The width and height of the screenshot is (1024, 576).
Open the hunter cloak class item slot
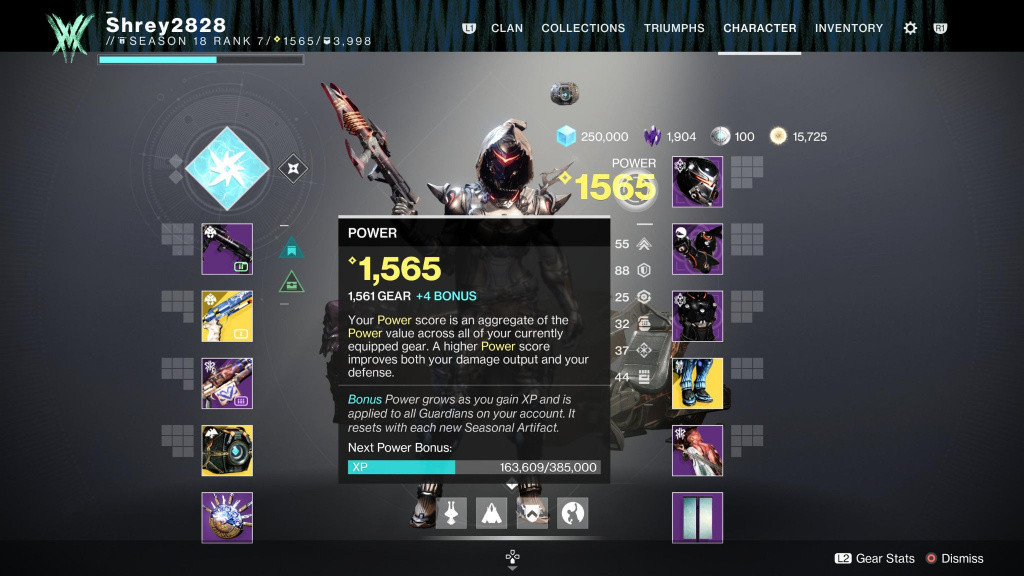tap(697, 450)
